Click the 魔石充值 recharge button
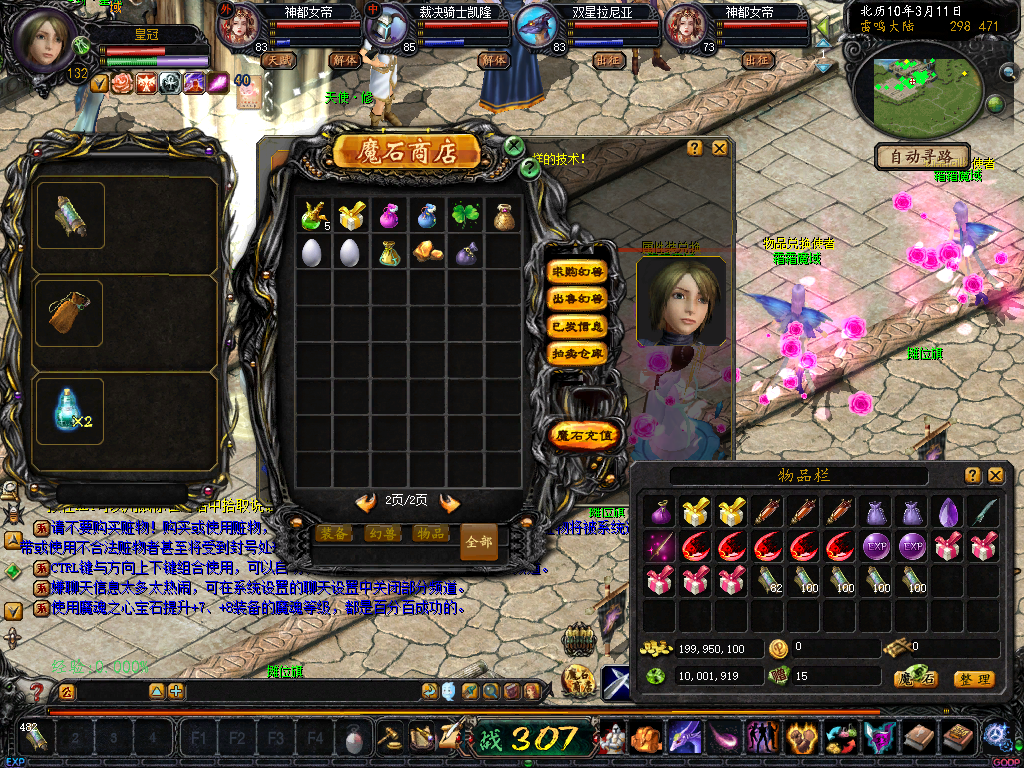 click(585, 435)
